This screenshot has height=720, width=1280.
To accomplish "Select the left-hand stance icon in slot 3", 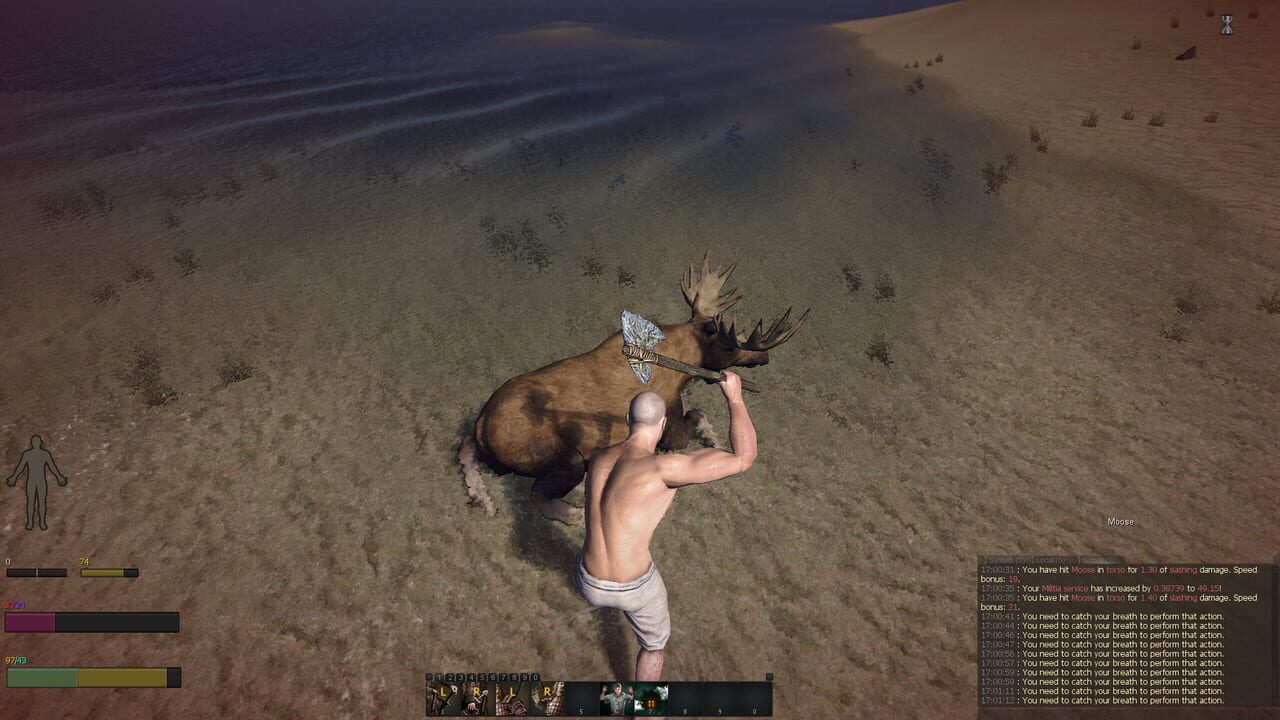I will pos(511,695).
